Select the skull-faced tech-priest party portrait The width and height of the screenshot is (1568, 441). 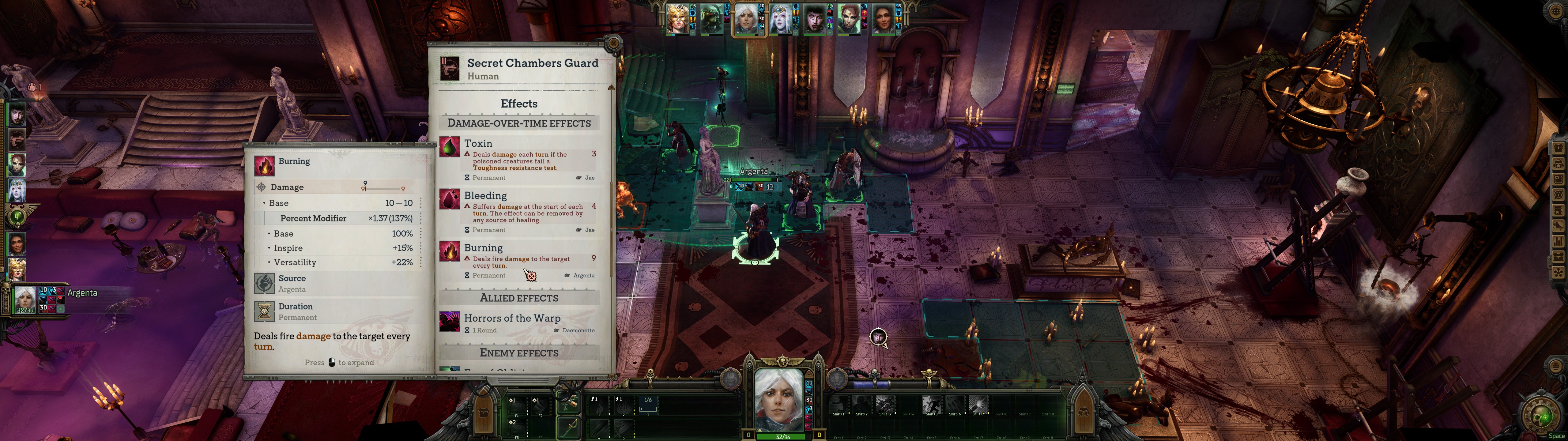tap(712, 18)
